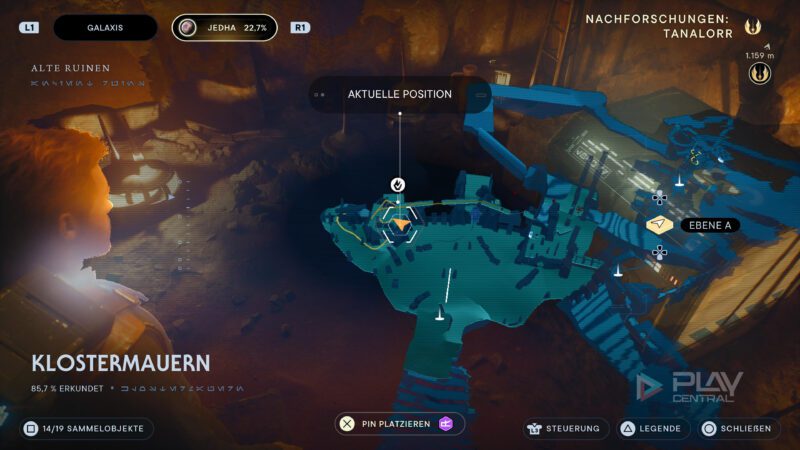Click the orange player position marker

401,224
